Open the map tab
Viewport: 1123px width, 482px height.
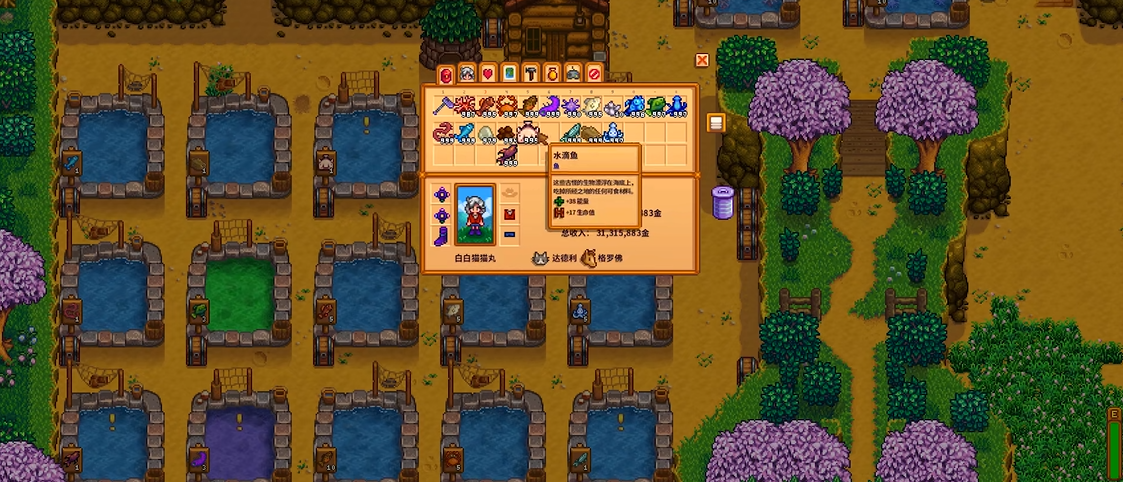click(x=509, y=73)
